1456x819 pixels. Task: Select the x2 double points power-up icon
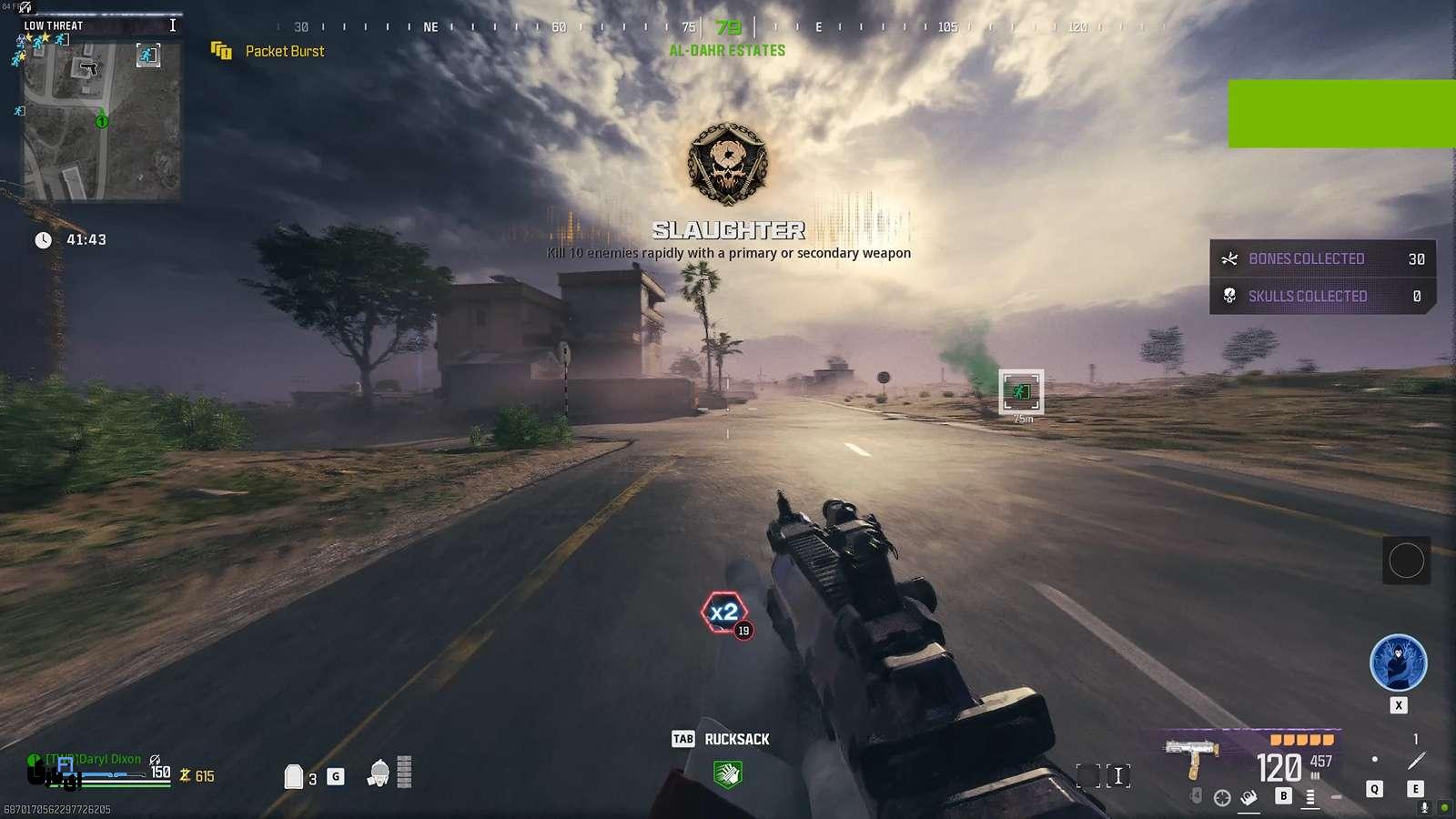pos(724,612)
